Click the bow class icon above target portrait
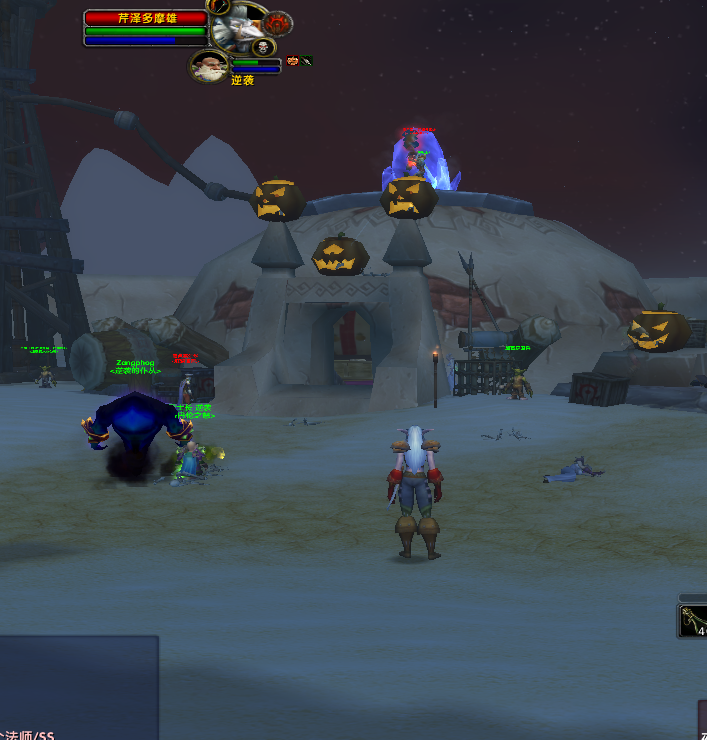Image resolution: width=707 pixels, height=740 pixels. (219, 6)
